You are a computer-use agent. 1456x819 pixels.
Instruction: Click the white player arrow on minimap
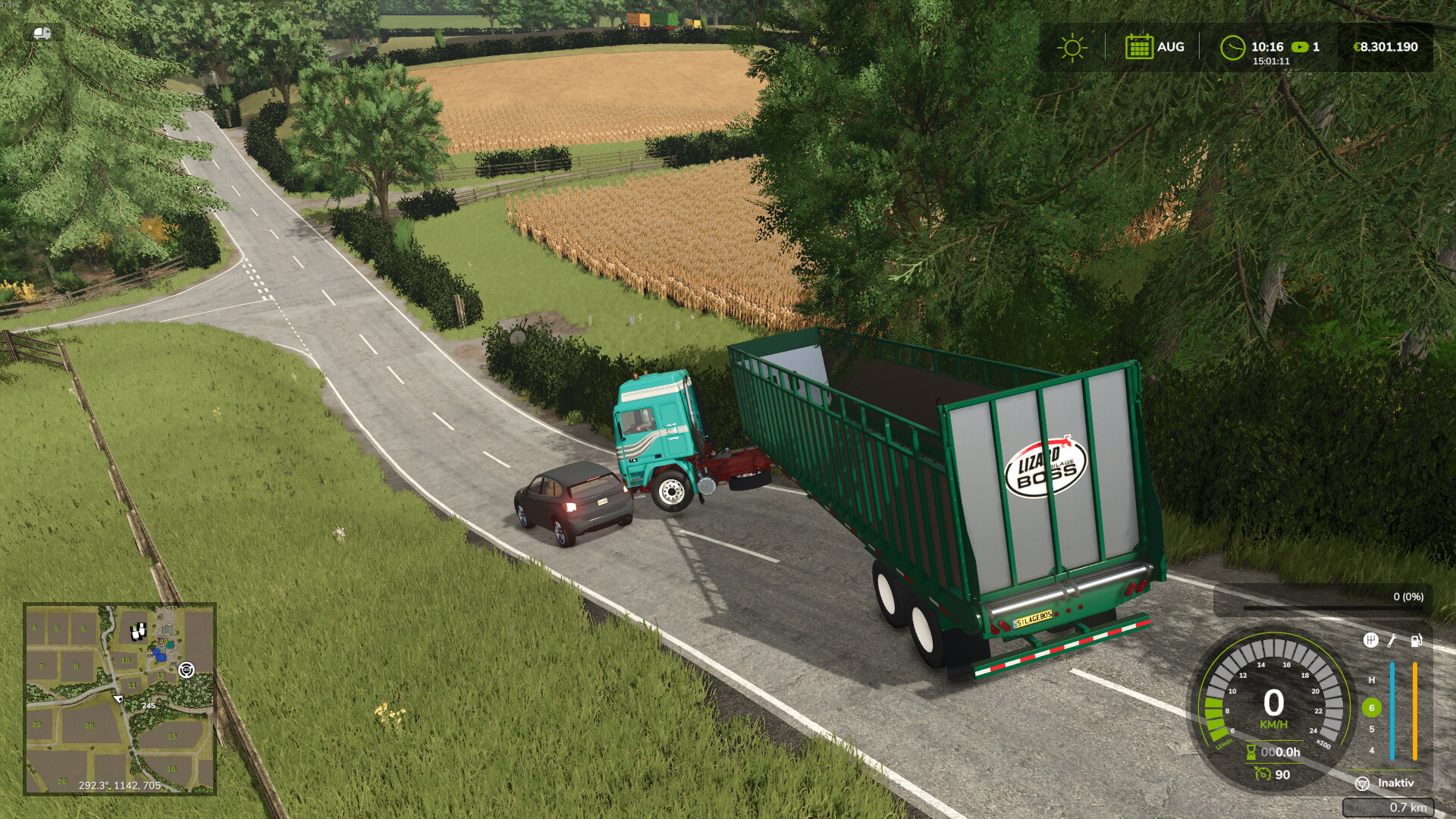coord(118,698)
